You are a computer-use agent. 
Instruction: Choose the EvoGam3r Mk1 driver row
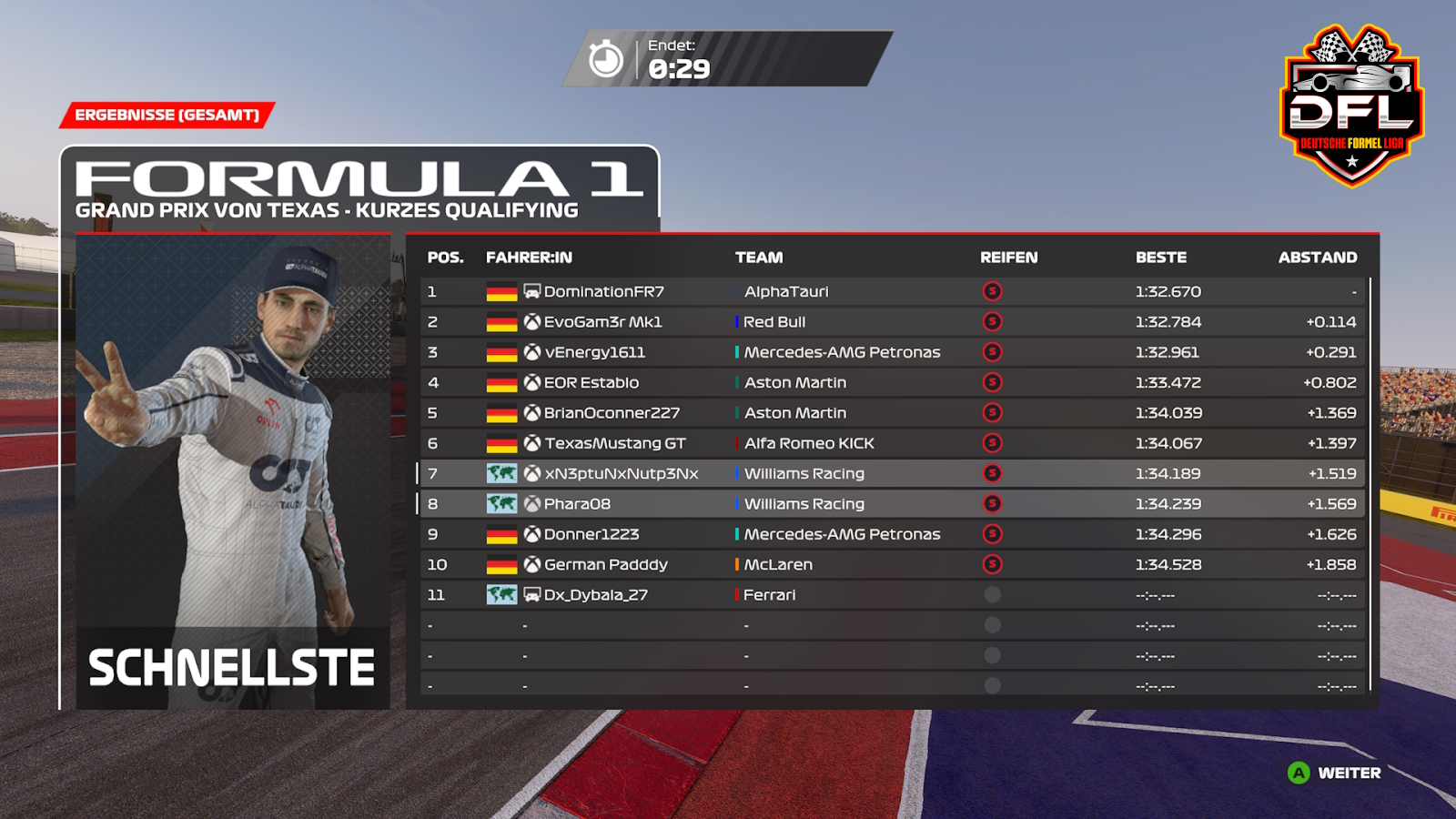point(602,322)
